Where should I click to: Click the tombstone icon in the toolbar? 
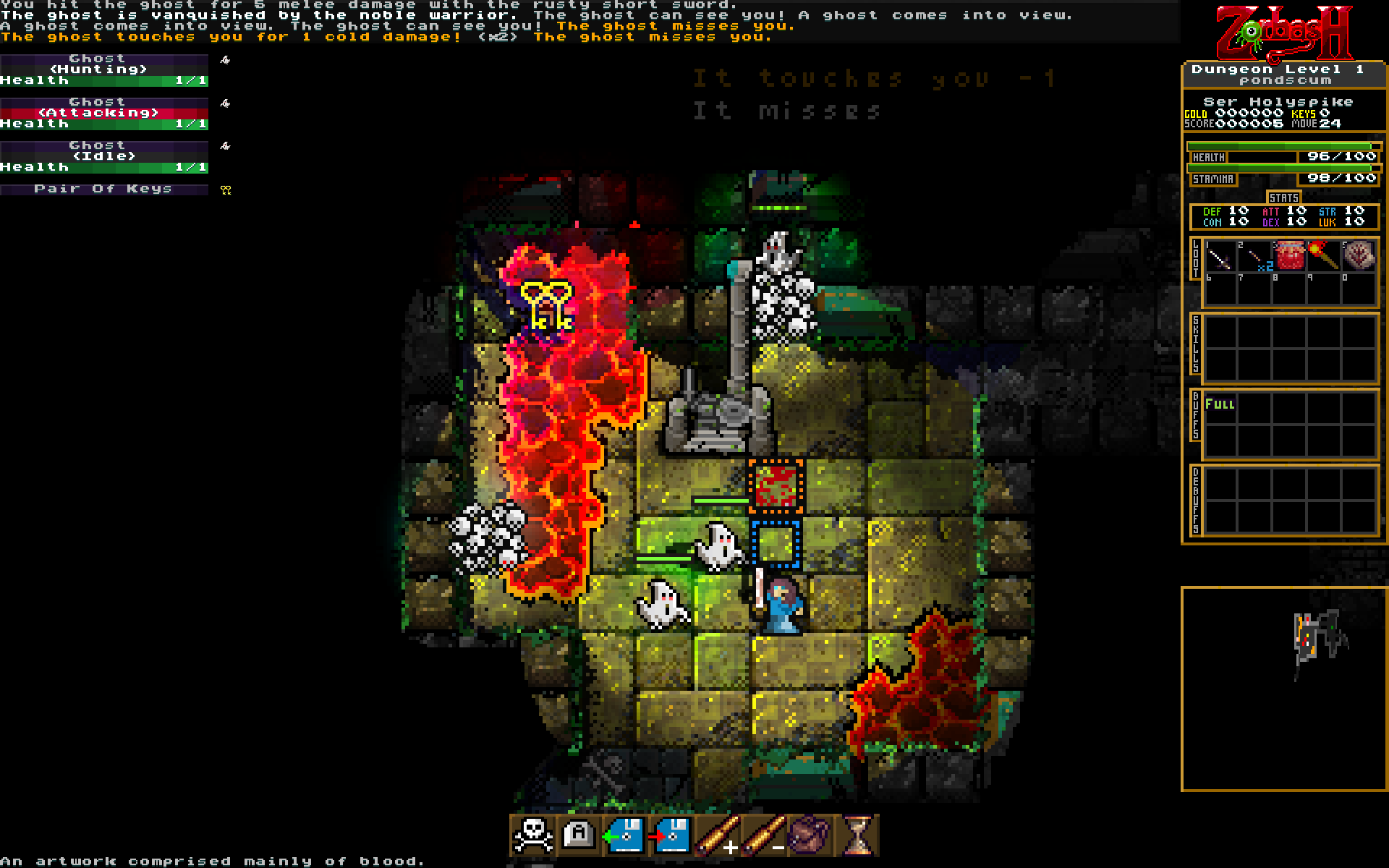coord(579,835)
